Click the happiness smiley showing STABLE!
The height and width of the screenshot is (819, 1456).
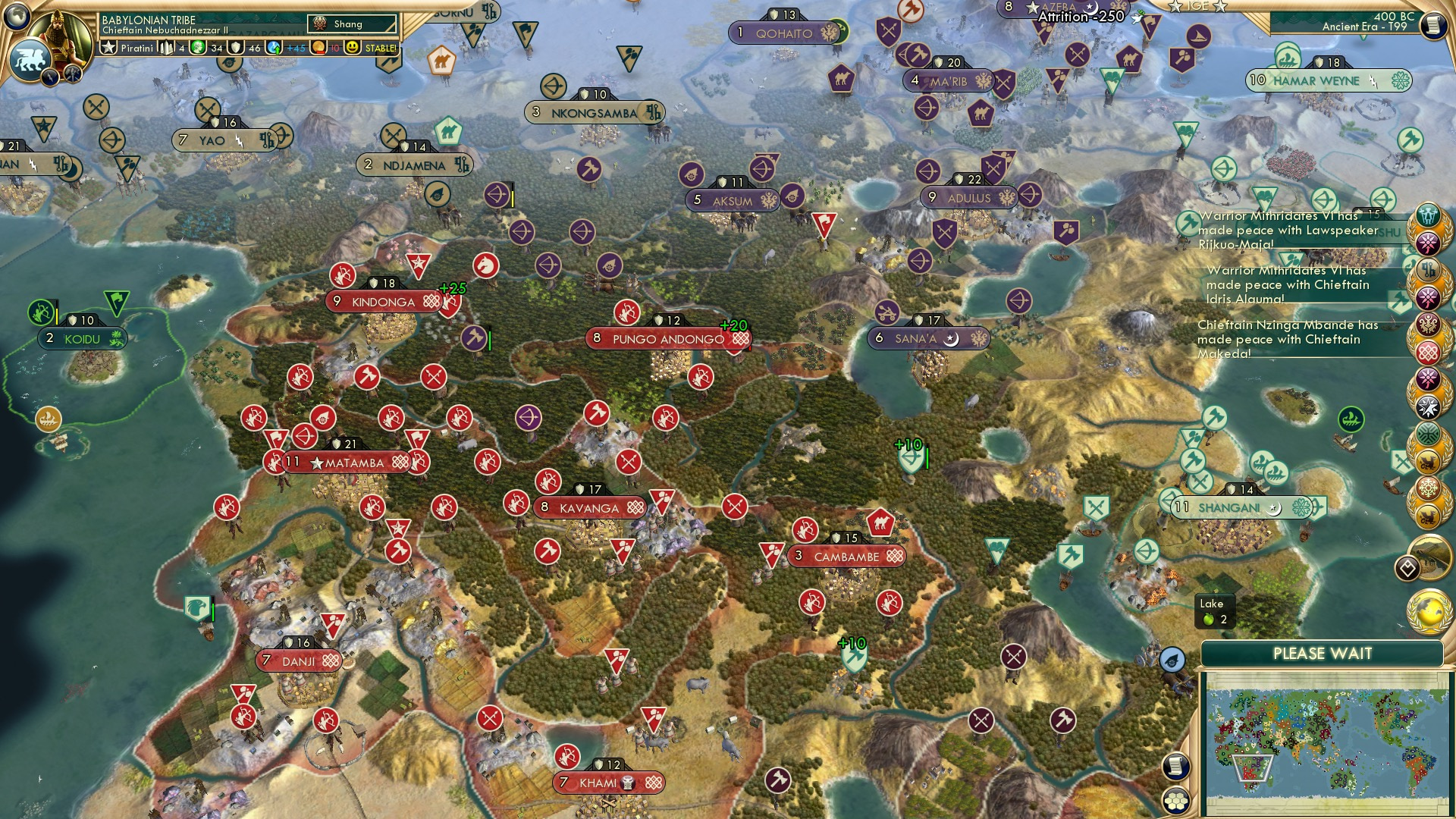click(352, 48)
